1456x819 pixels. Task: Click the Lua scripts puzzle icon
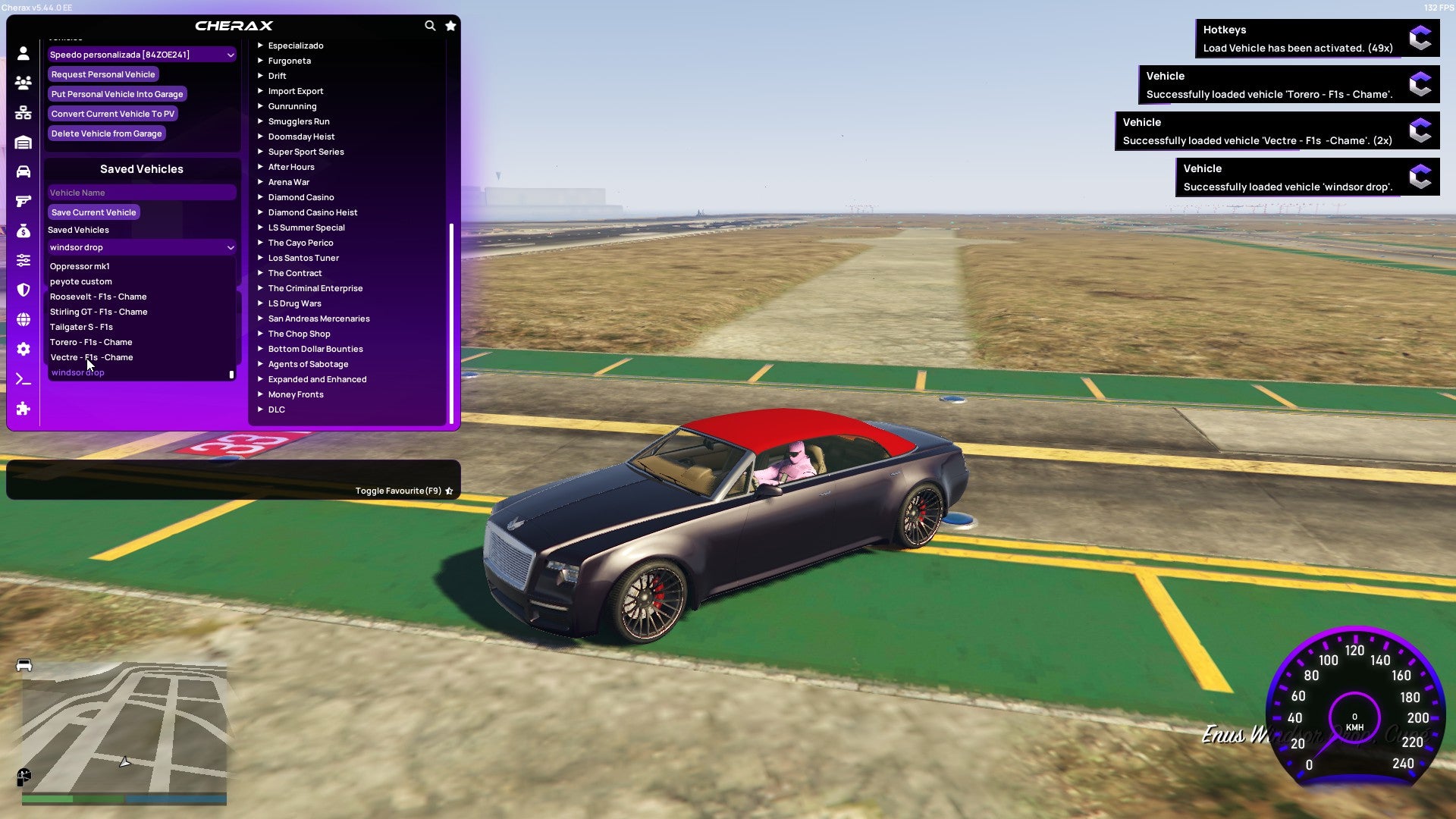[23, 409]
